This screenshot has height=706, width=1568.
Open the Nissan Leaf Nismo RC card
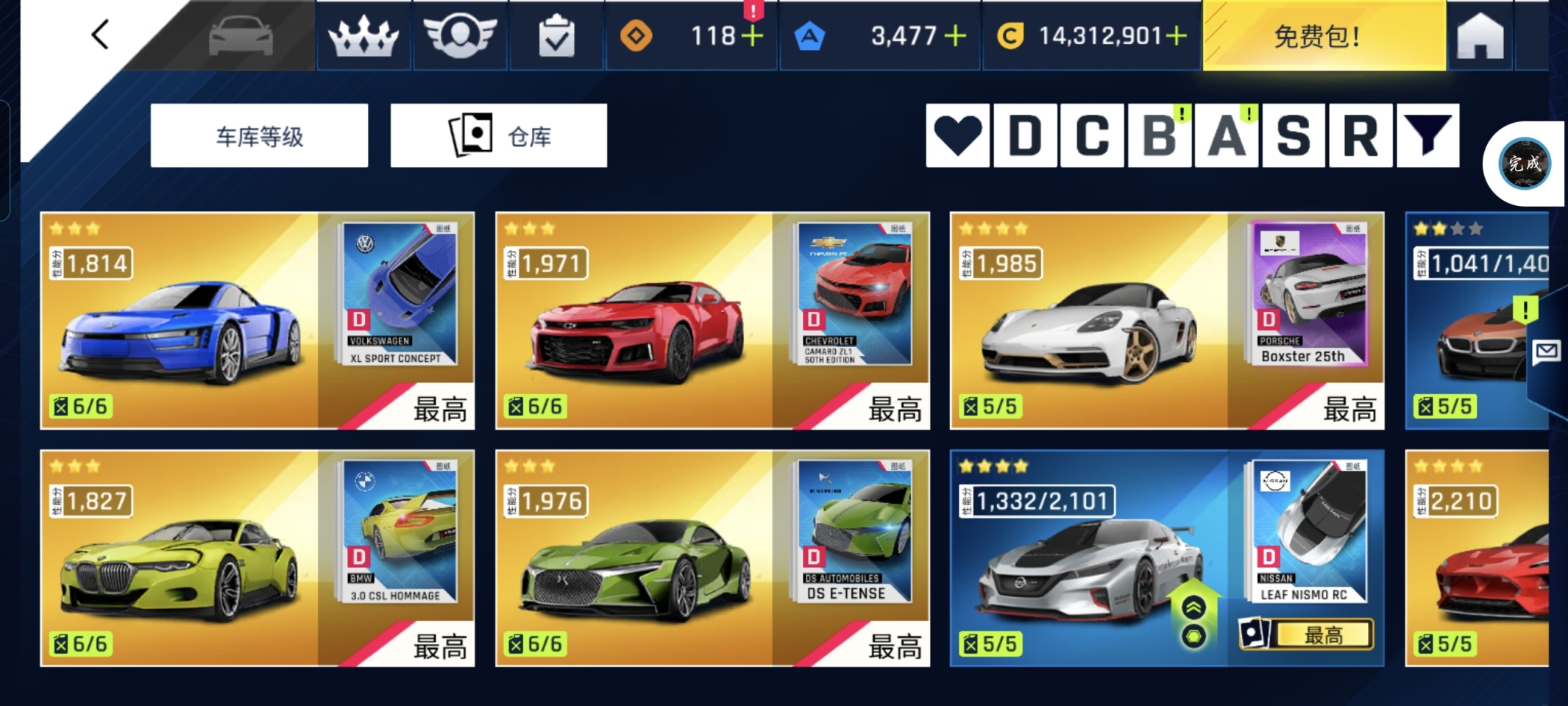[1166, 558]
